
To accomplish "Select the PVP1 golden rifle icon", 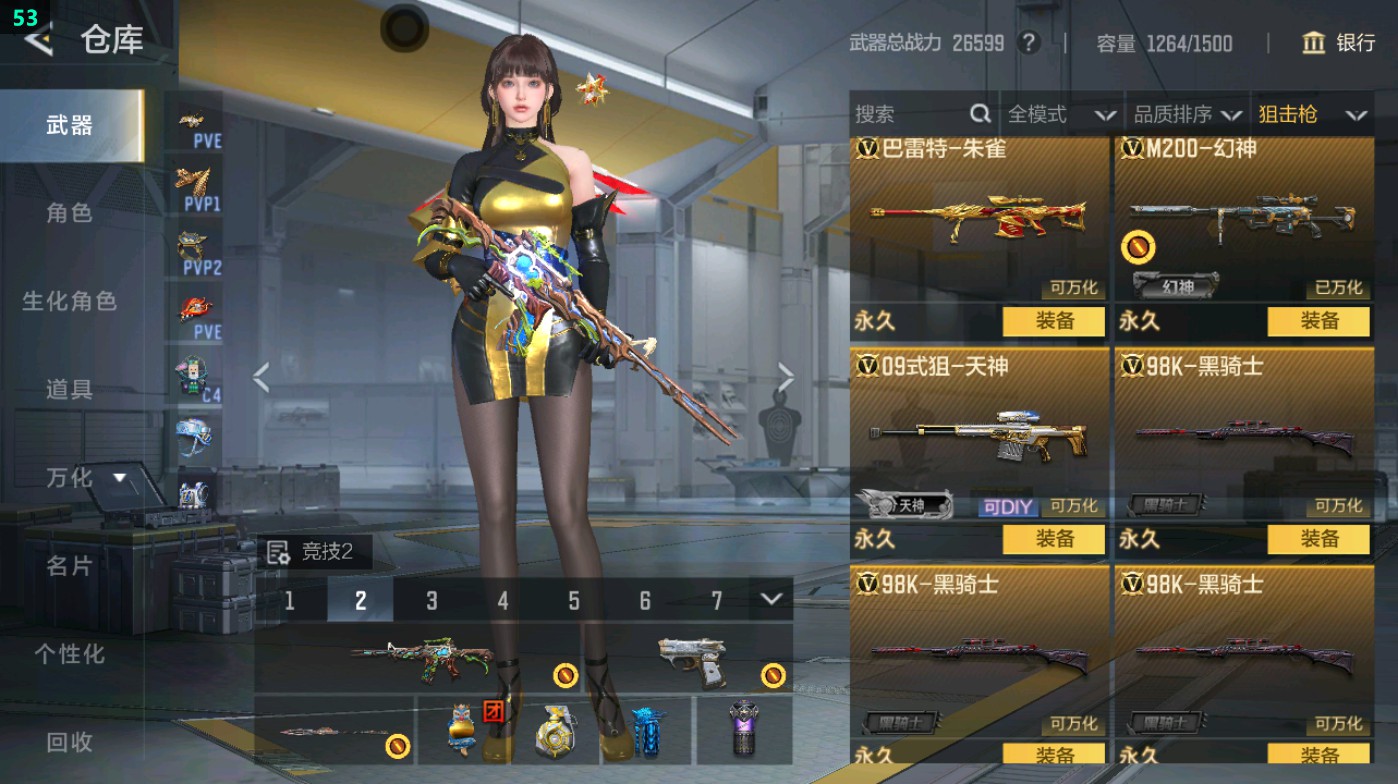I will click(196, 178).
